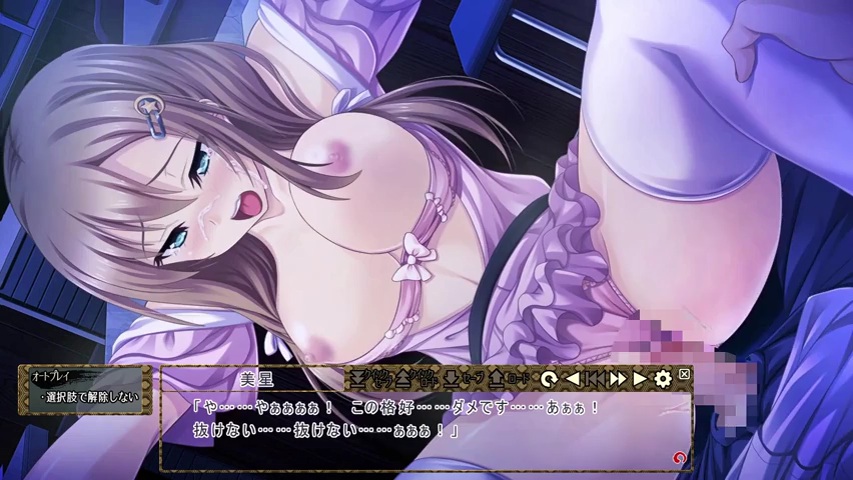This screenshot has height=480, width=853.
Task: Click the single left-pointing triangle button
Action: tap(572, 379)
